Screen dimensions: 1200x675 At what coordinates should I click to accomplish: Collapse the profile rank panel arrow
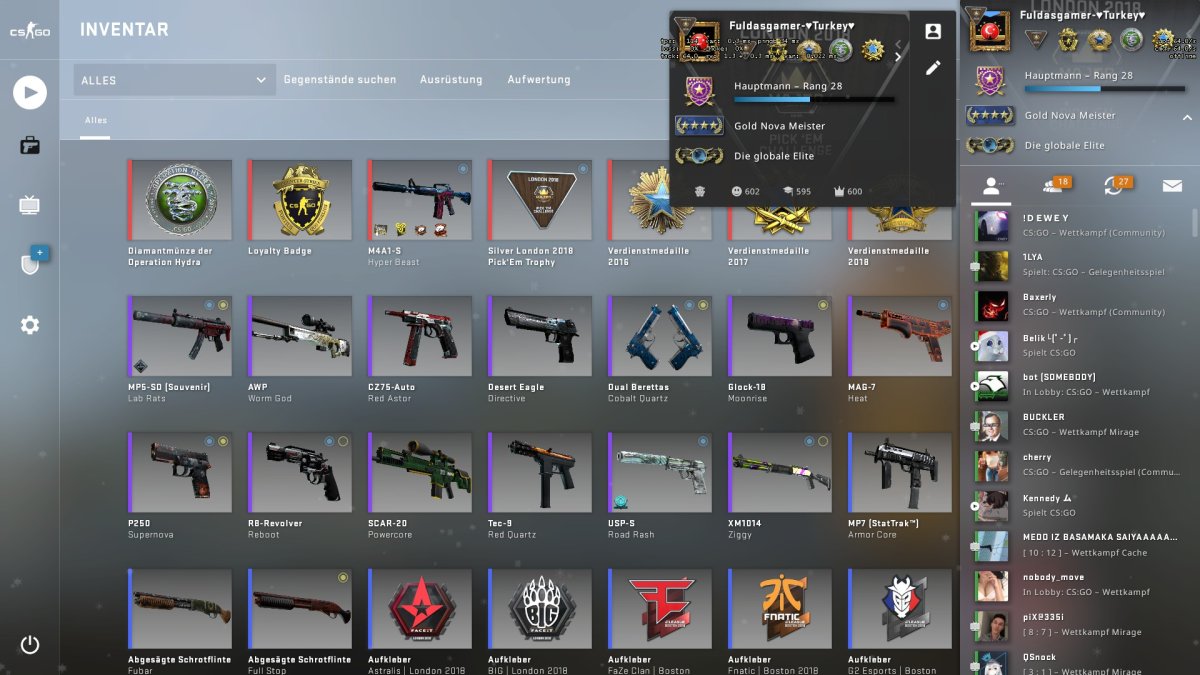click(x=1188, y=116)
